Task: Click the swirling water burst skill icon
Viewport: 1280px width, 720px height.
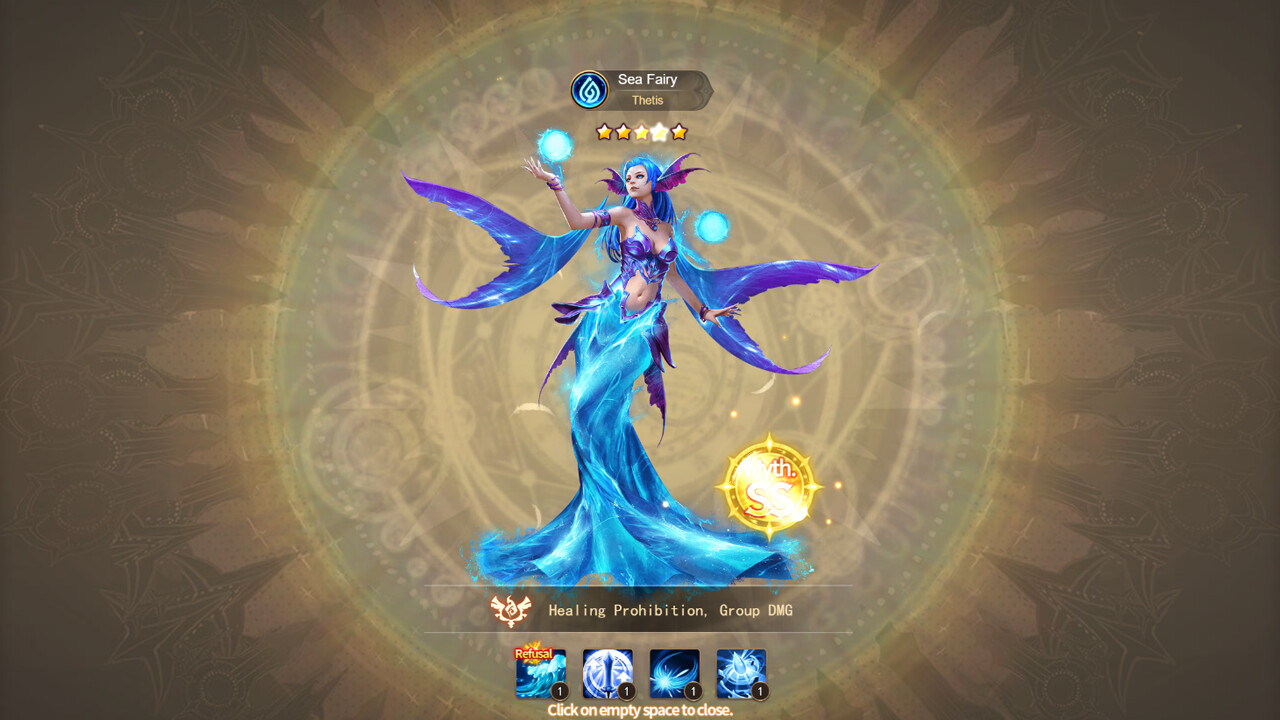Action: [673, 675]
